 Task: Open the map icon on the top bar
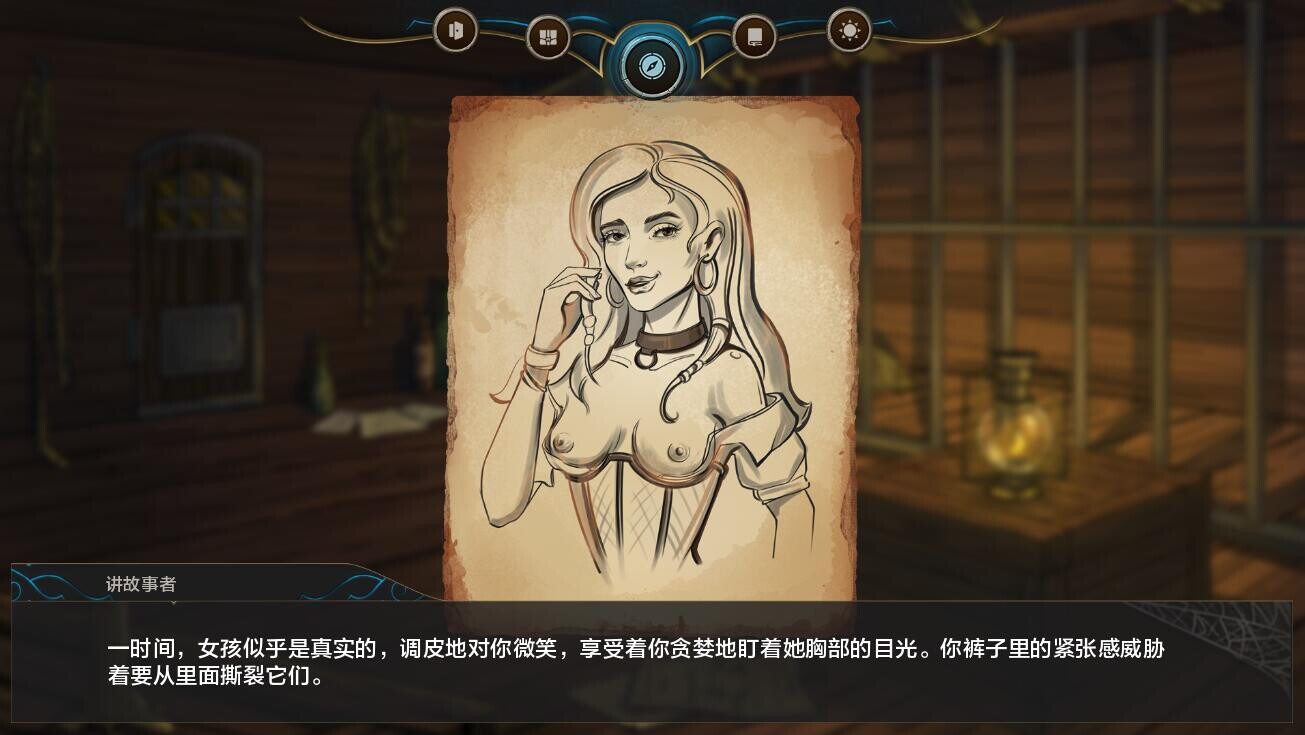click(548, 35)
